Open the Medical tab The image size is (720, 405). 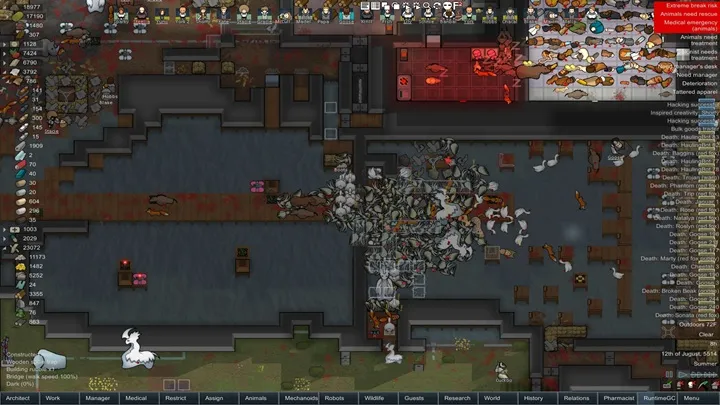[136, 398]
